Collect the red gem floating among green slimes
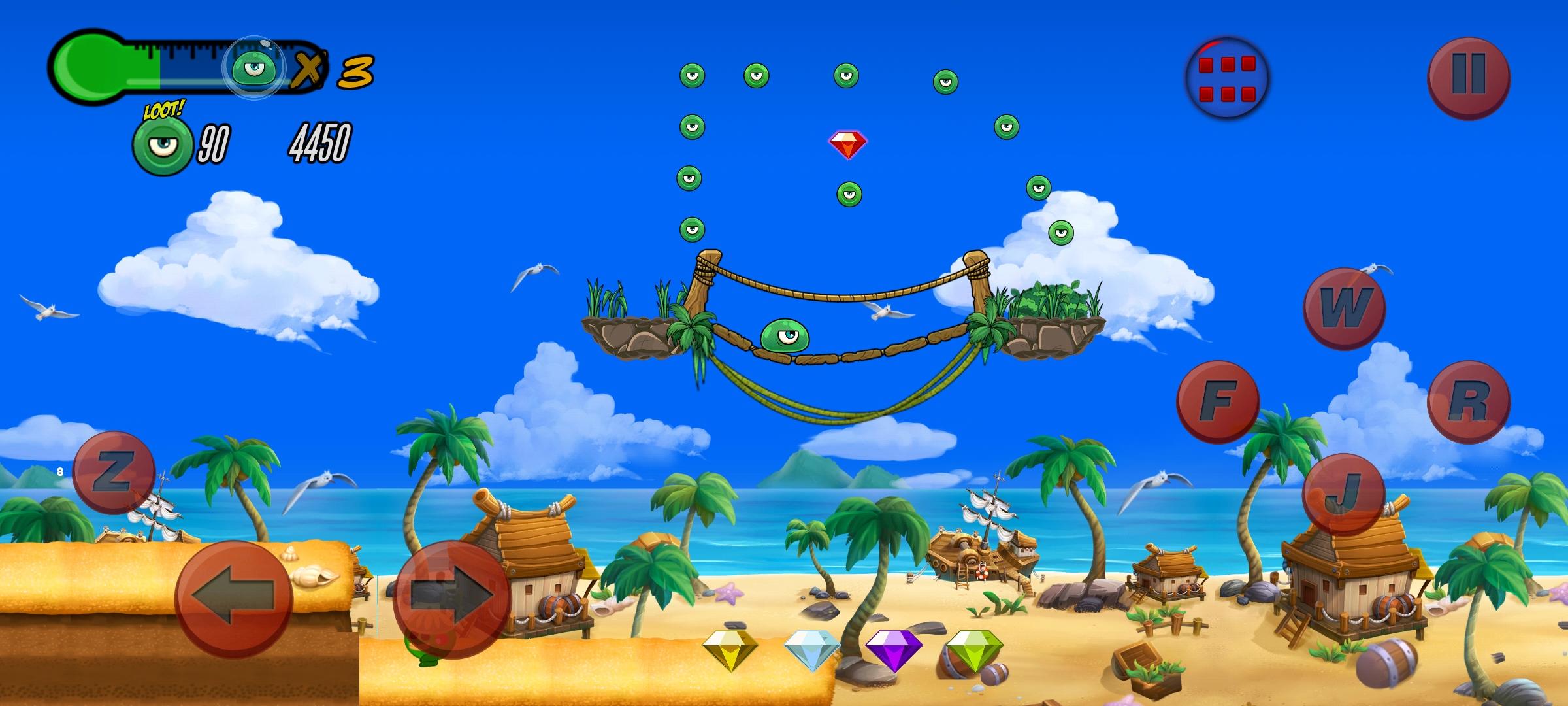Screen dimensions: 1568x706 848,143
